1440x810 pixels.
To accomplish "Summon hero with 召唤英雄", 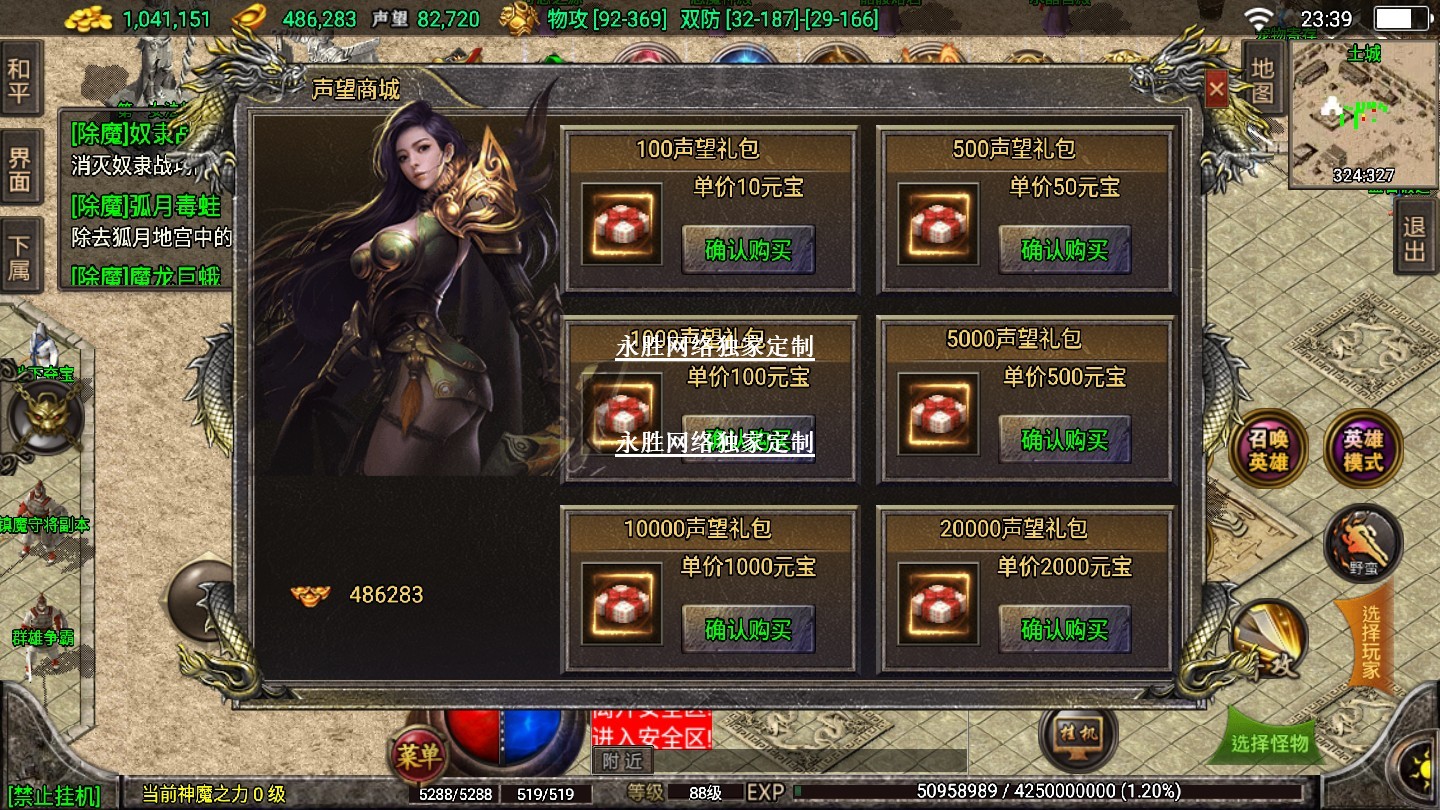I will coord(1267,450).
